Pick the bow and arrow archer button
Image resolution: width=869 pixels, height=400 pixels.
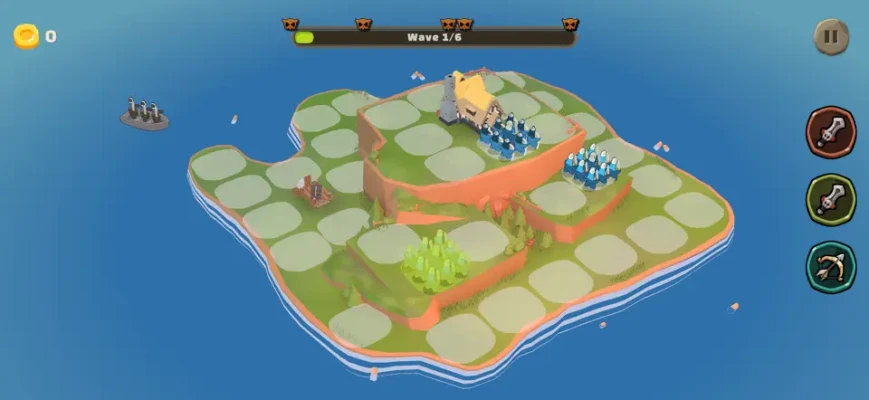(831, 267)
